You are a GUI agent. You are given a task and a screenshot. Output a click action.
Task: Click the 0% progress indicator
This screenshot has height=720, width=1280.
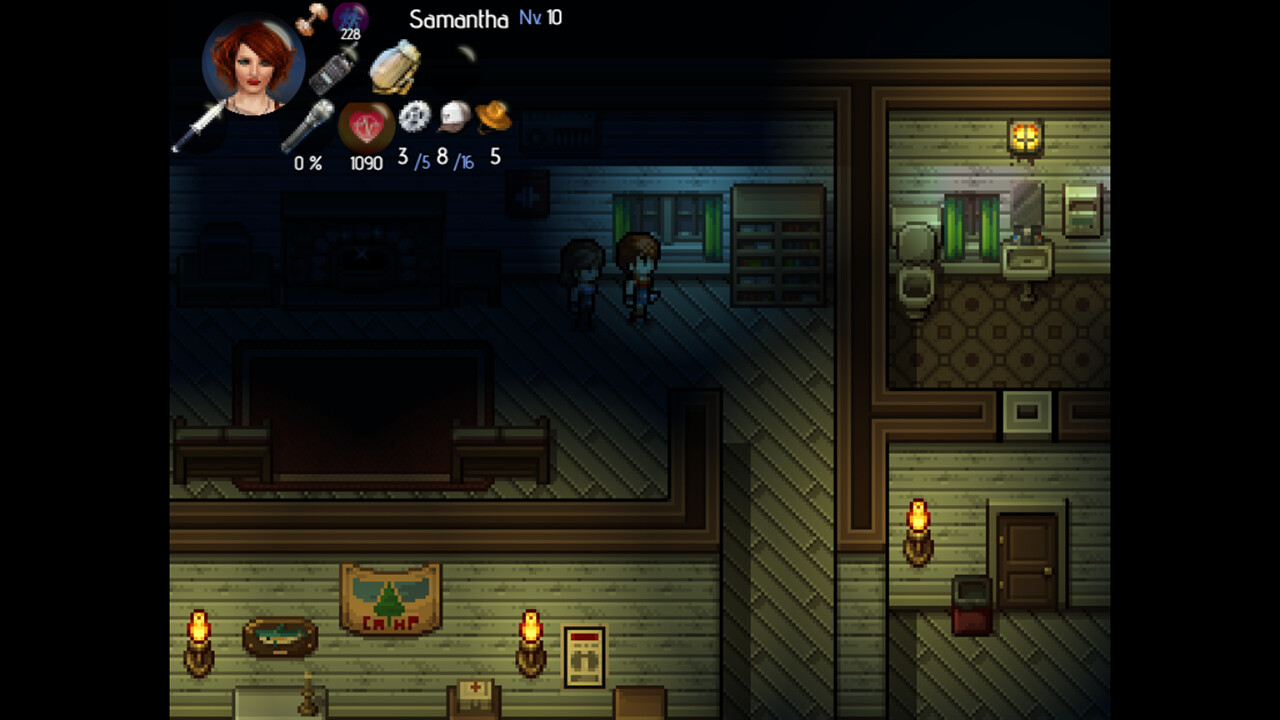pyautogui.click(x=306, y=161)
